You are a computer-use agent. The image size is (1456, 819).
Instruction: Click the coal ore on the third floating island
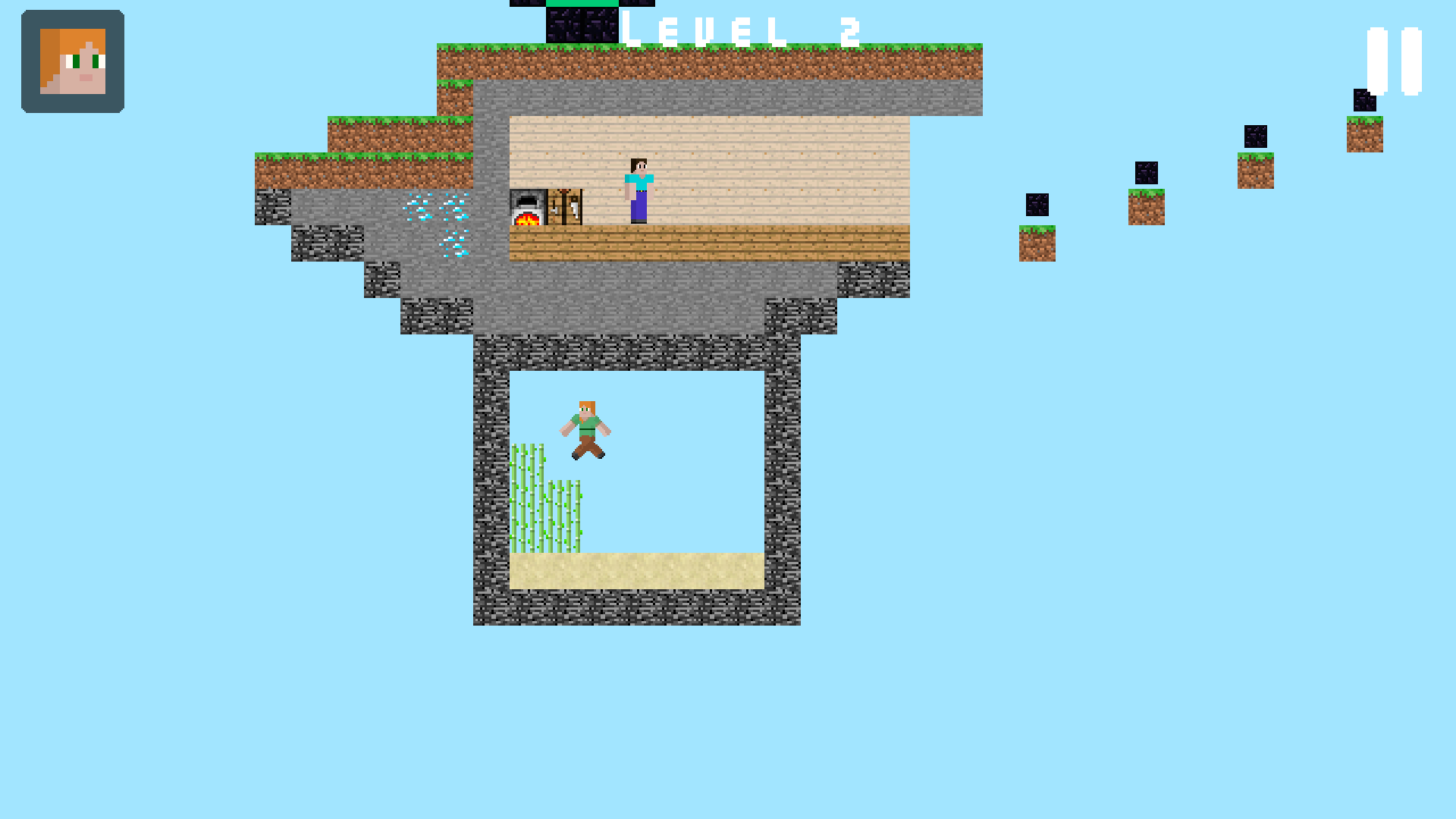click(x=1256, y=138)
